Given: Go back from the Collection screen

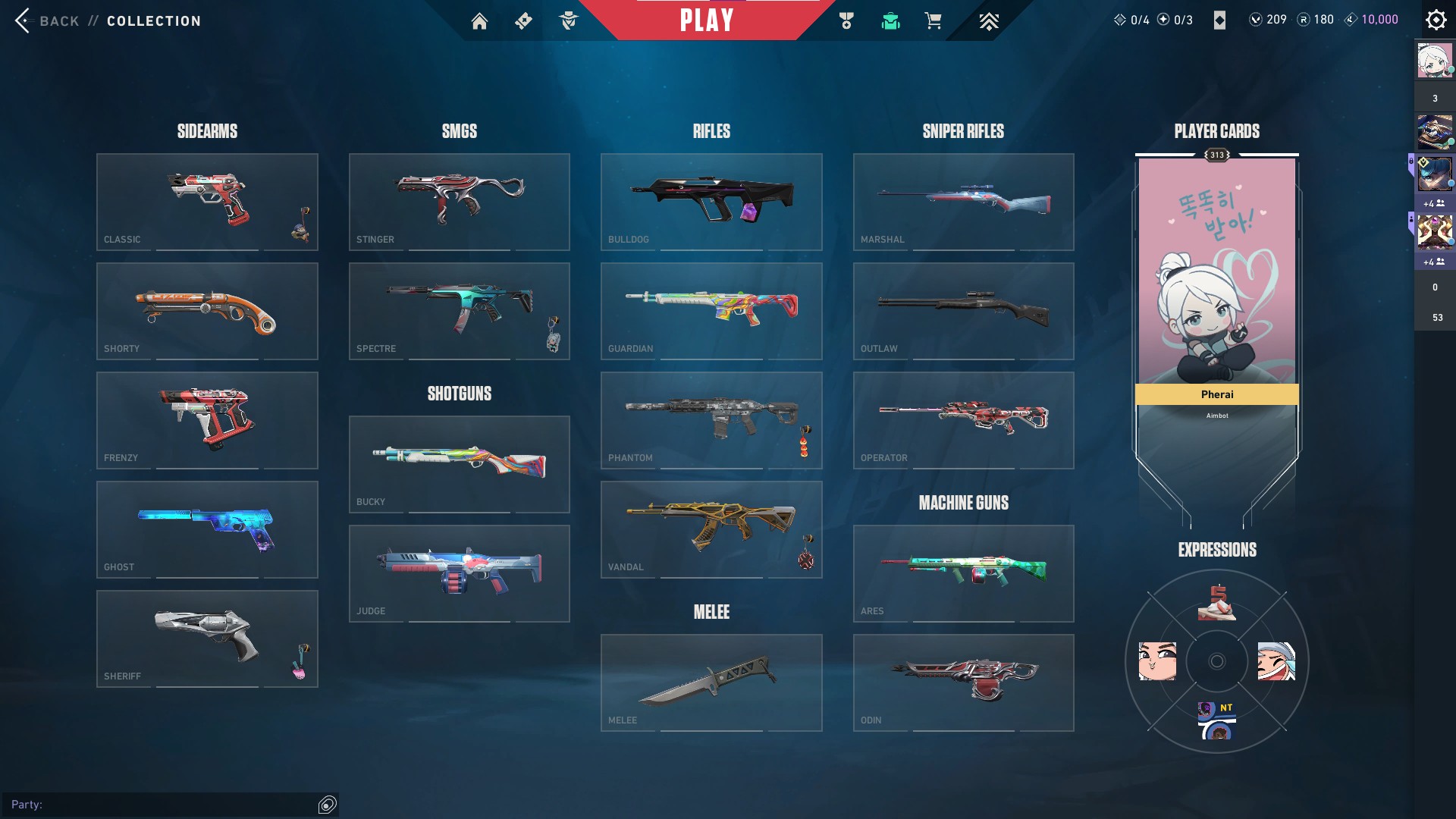Looking at the screenshot, I should tap(47, 20).
